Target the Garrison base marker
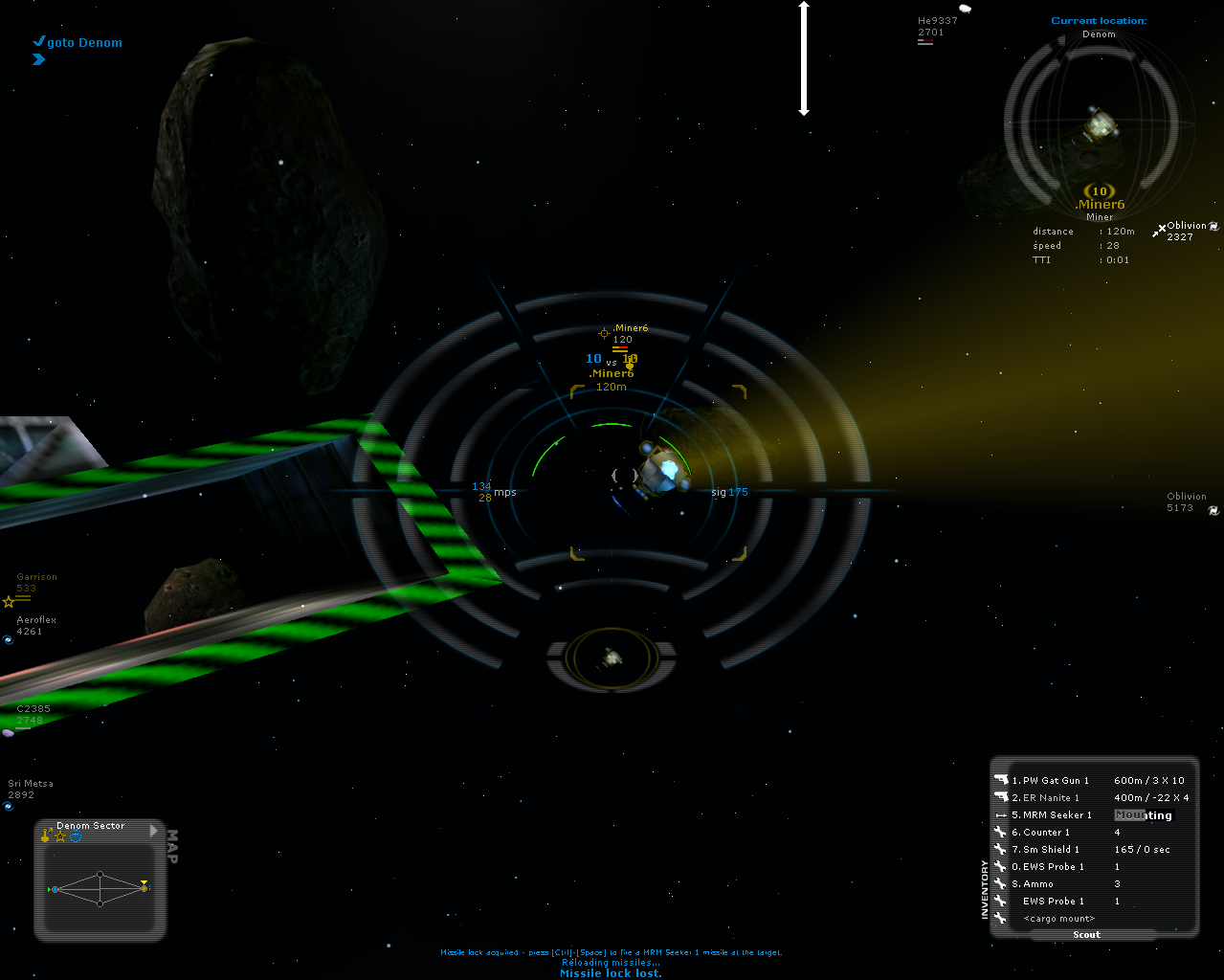This screenshot has height=980, width=1224. click(36, 583)
